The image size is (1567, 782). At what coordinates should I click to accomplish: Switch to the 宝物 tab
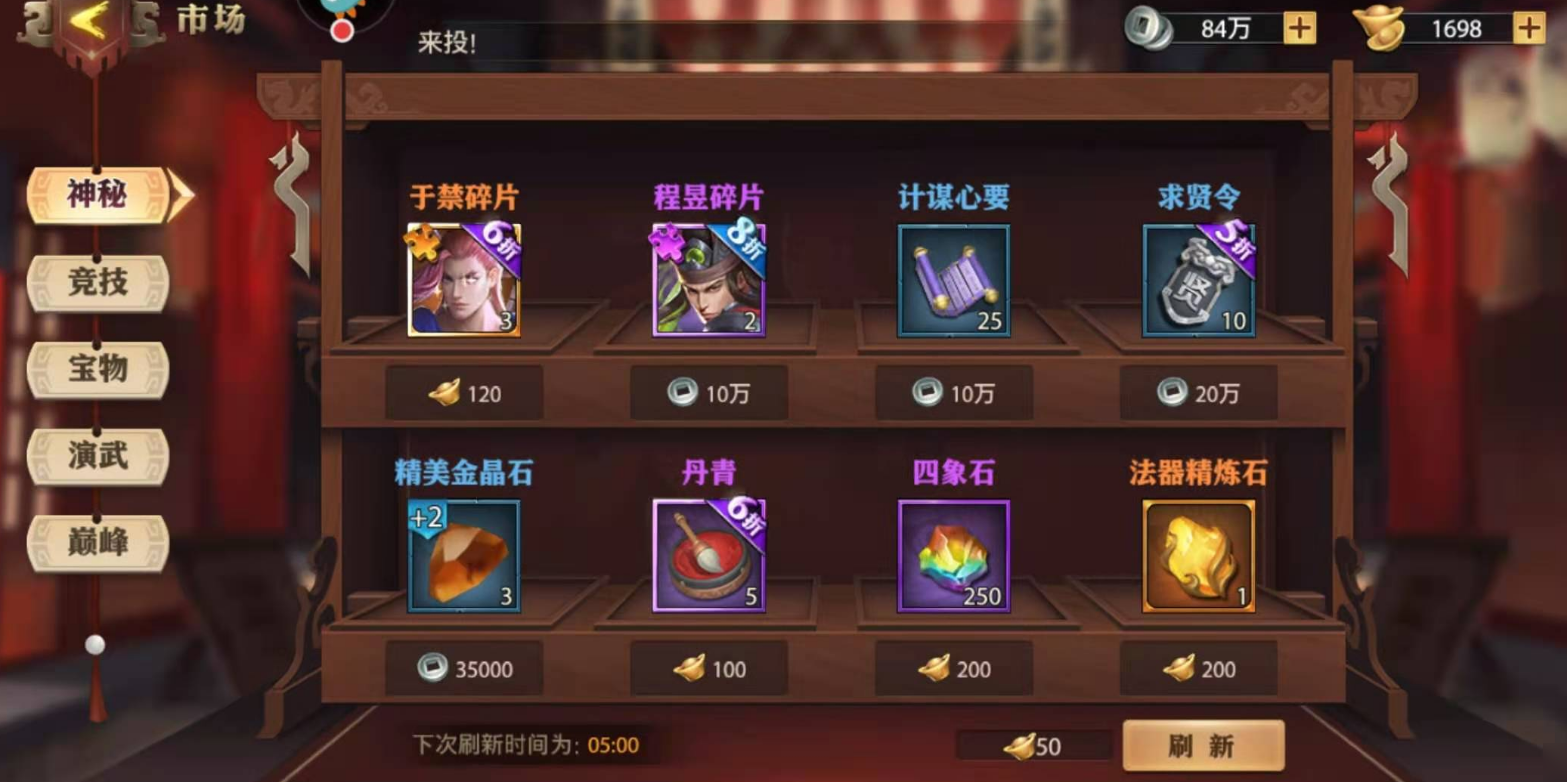97,369
